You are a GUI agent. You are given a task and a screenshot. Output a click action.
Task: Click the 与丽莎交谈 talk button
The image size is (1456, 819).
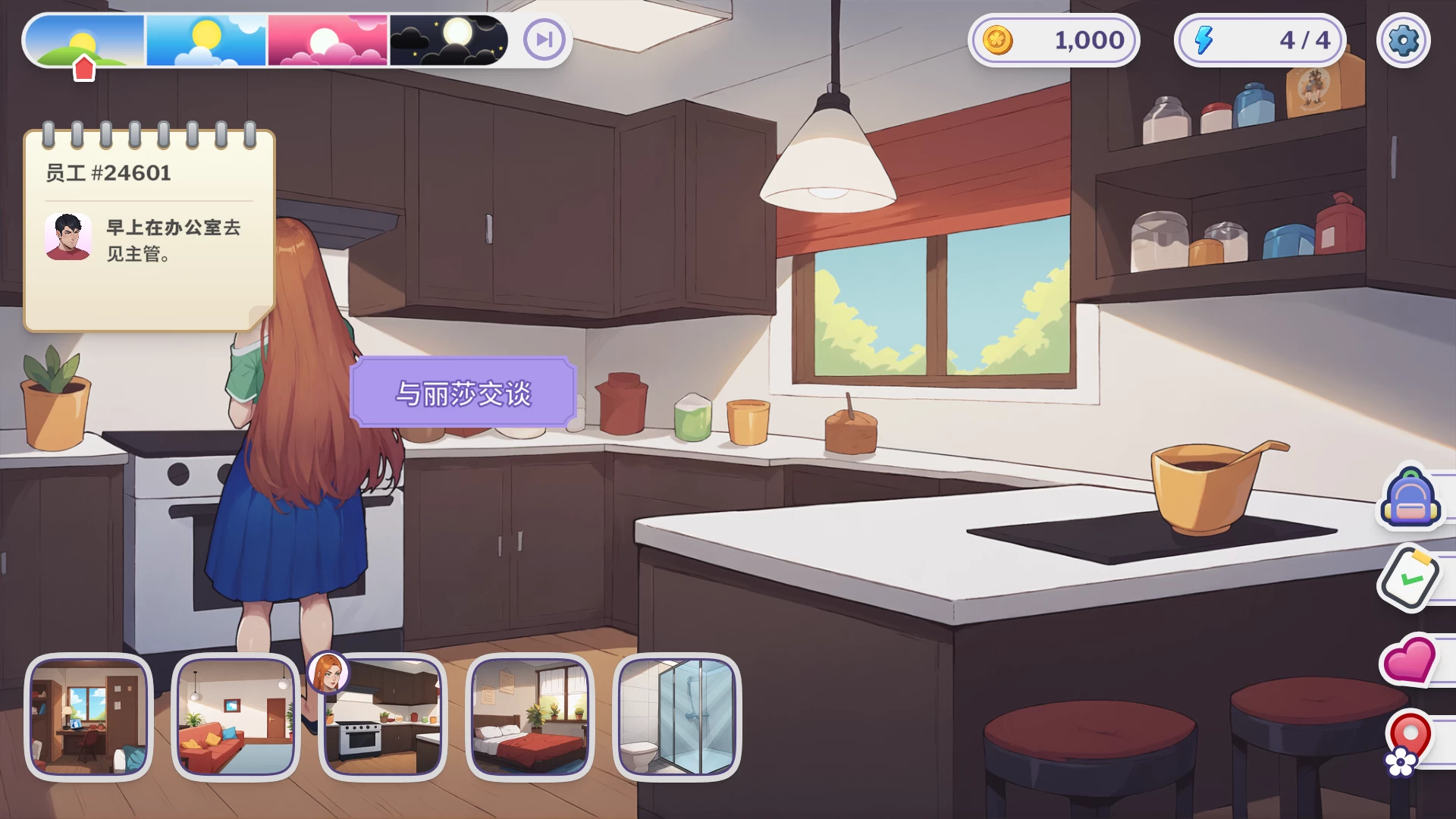point(463,393)
